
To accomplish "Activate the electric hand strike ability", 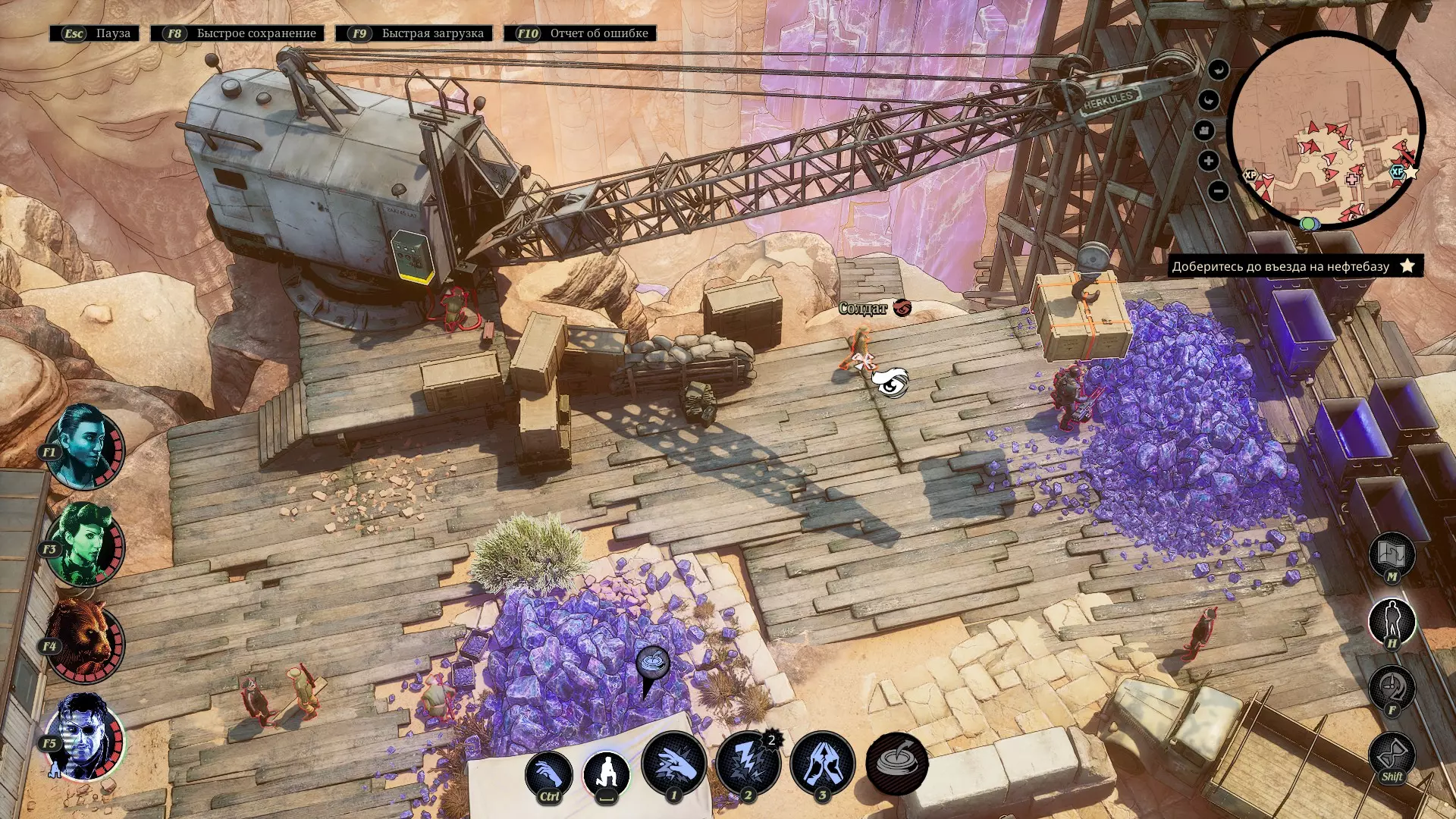I will click(673, 764).
